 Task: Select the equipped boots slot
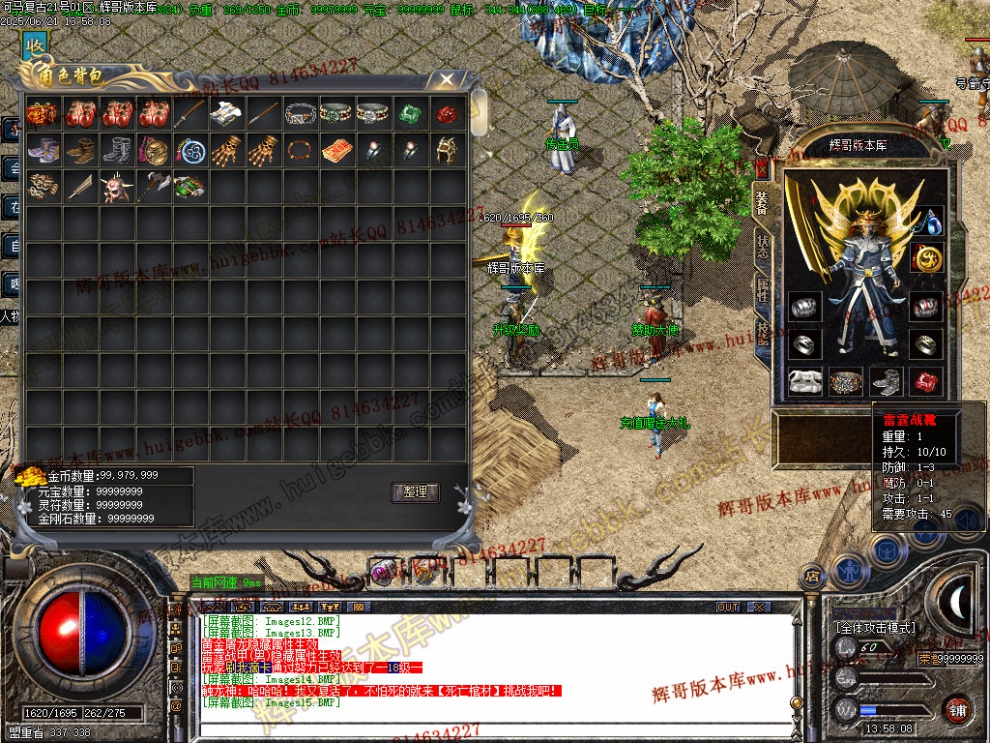pyautogui.click(x=886, y=381)
